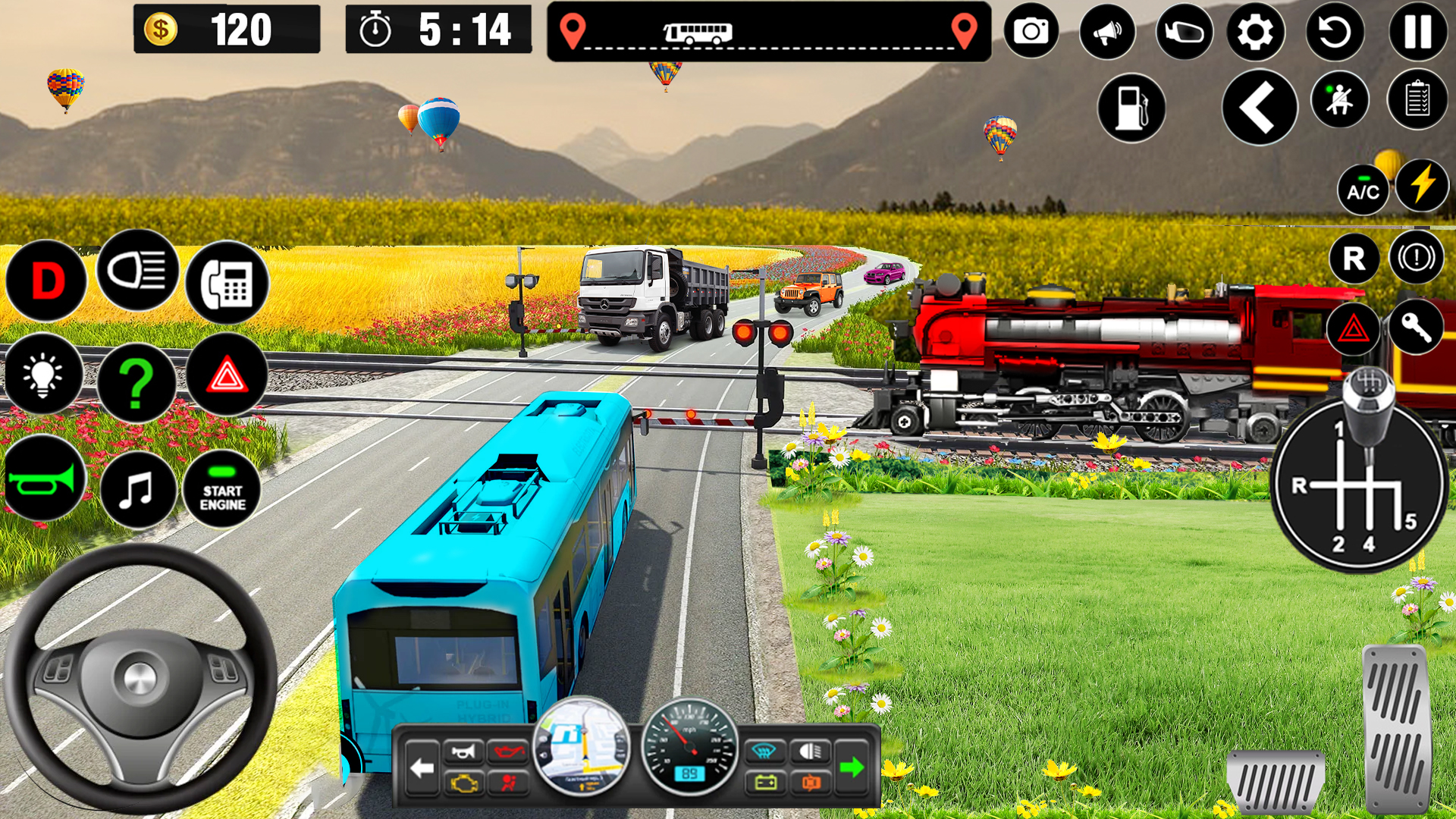Open the fuel pump button
Viewport: 1456px width, 819px height.
point(1131,108)
